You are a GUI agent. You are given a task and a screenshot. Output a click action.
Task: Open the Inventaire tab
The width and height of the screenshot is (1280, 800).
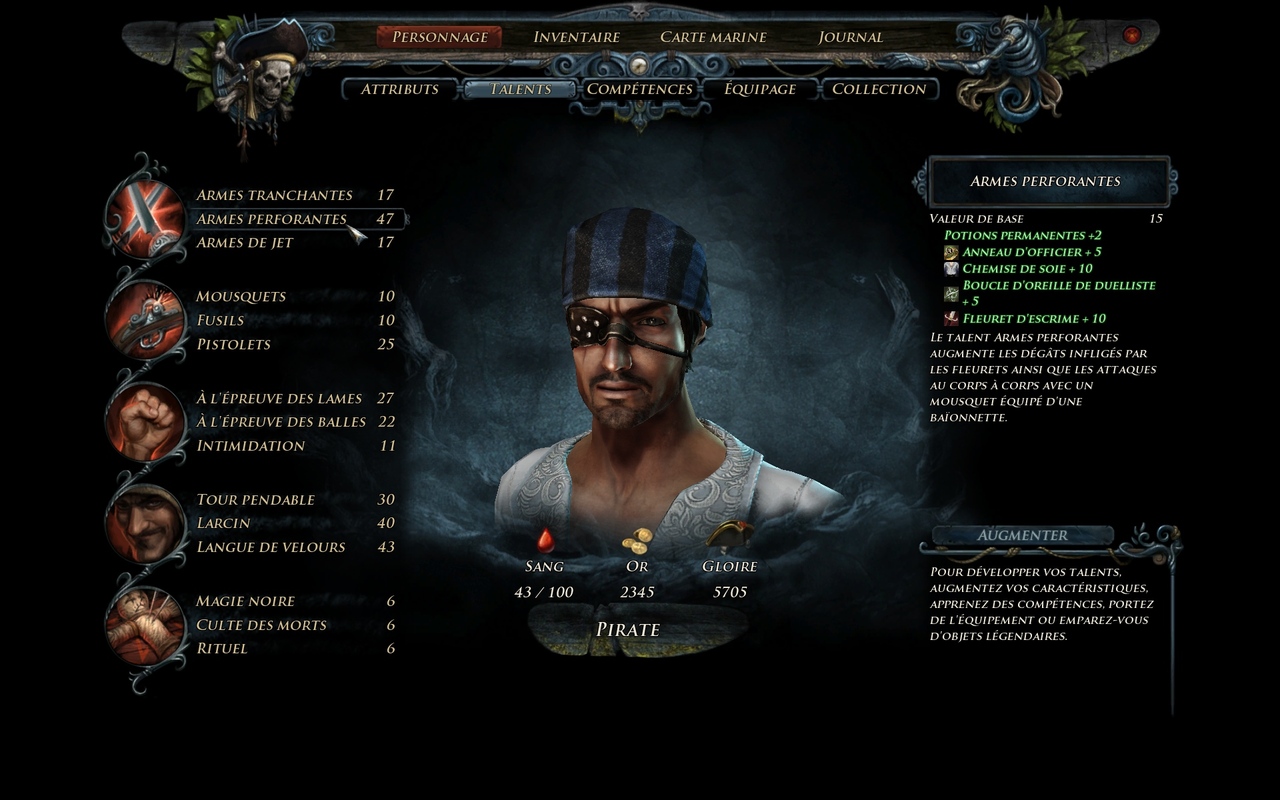pyautogui.click(x=576, y=37)
